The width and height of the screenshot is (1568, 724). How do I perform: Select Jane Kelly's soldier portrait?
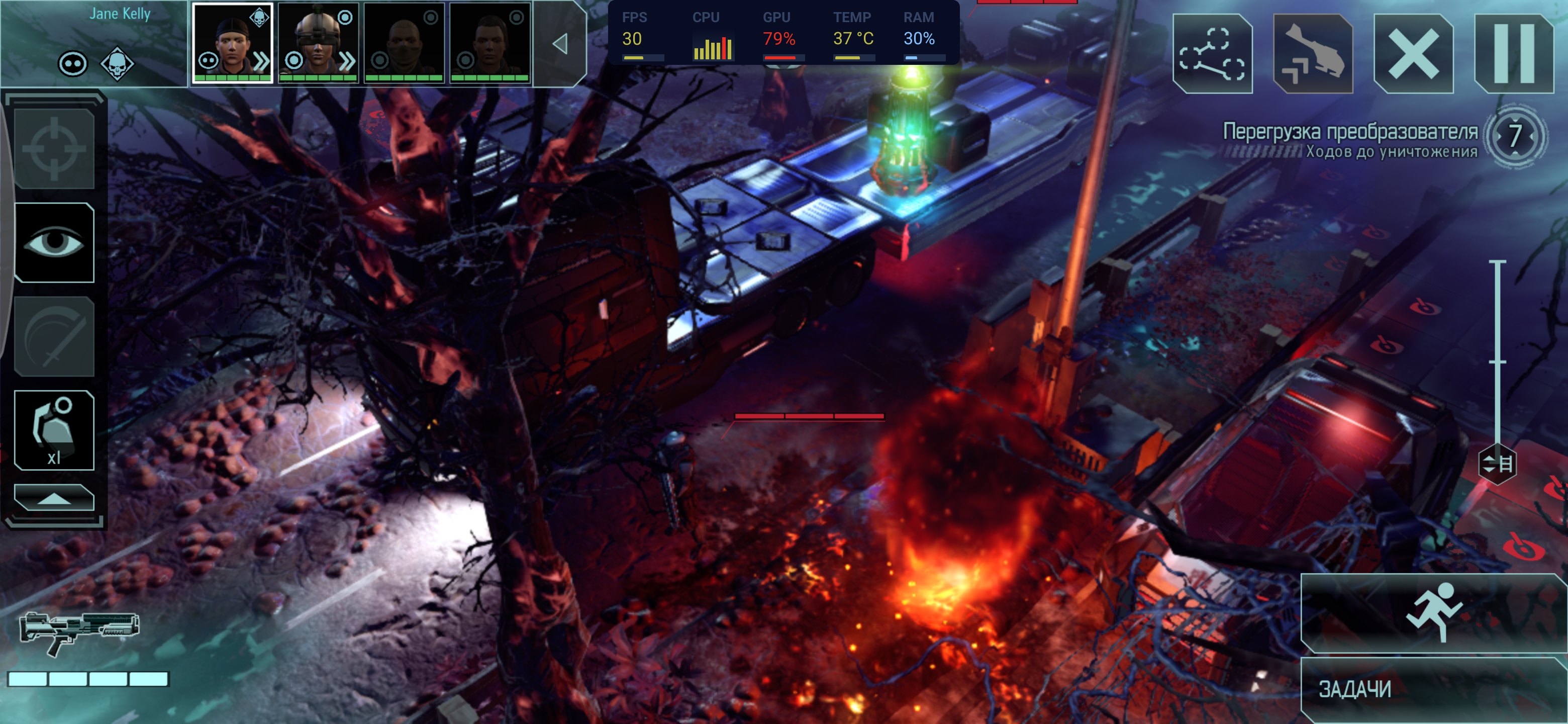click(233, 43)
